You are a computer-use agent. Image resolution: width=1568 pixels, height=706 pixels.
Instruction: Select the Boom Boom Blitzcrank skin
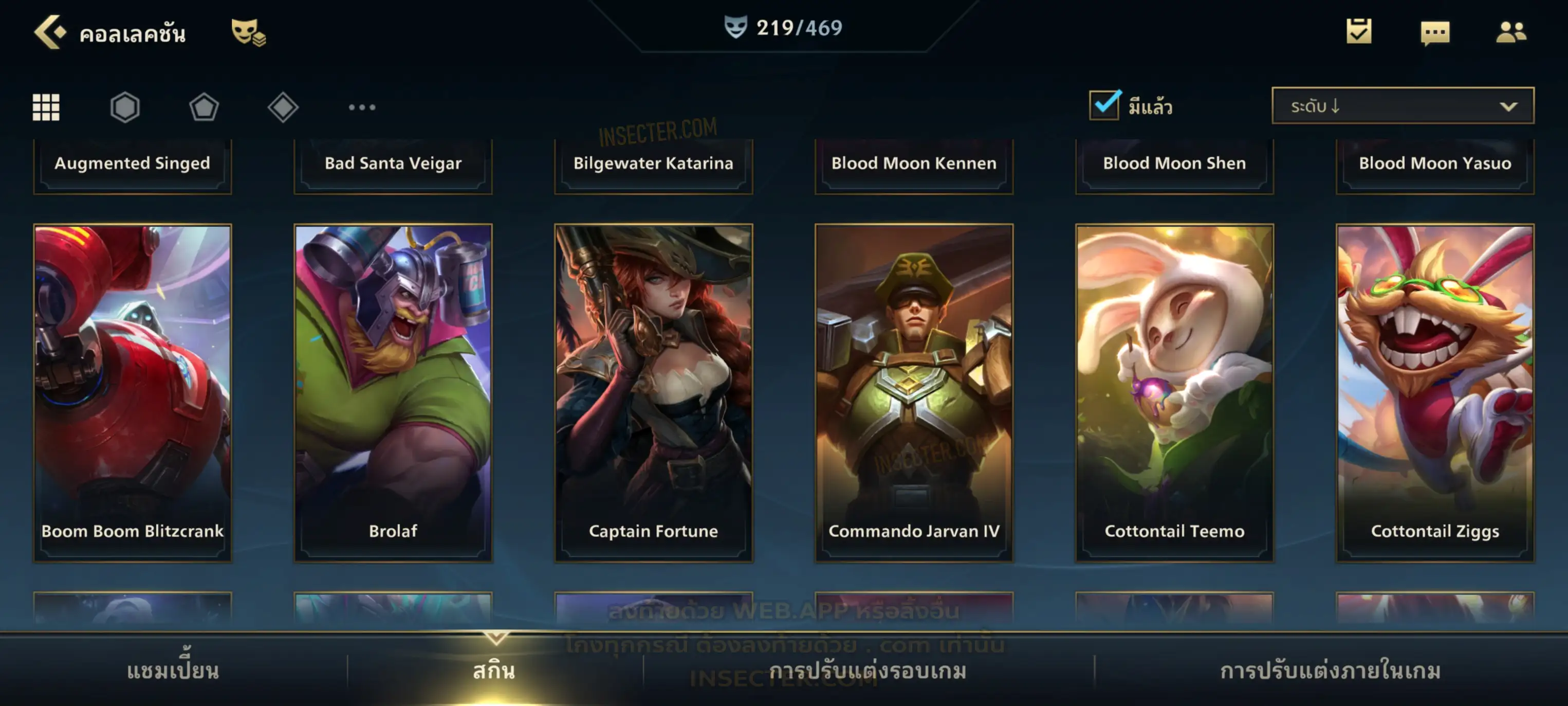133,392
